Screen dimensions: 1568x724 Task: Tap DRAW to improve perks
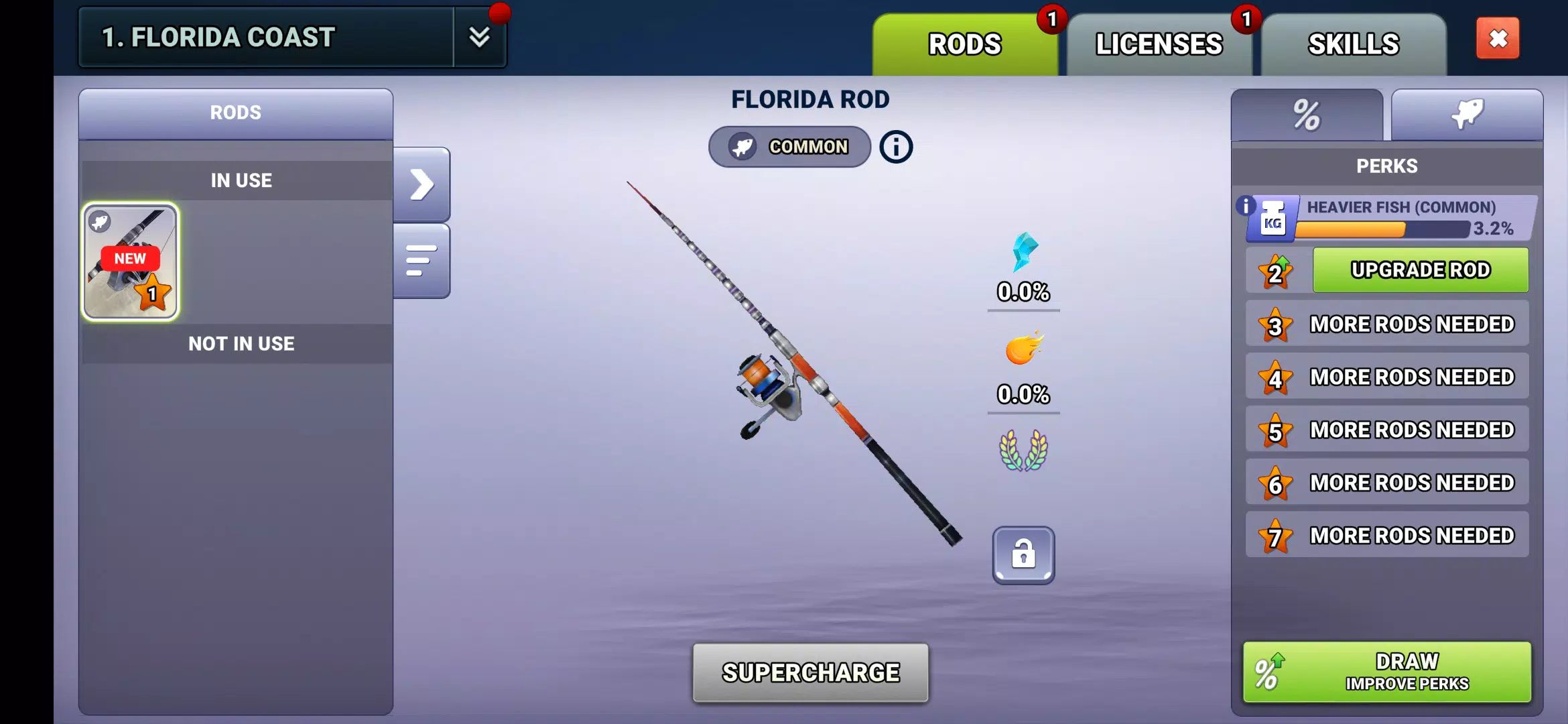1387,670
